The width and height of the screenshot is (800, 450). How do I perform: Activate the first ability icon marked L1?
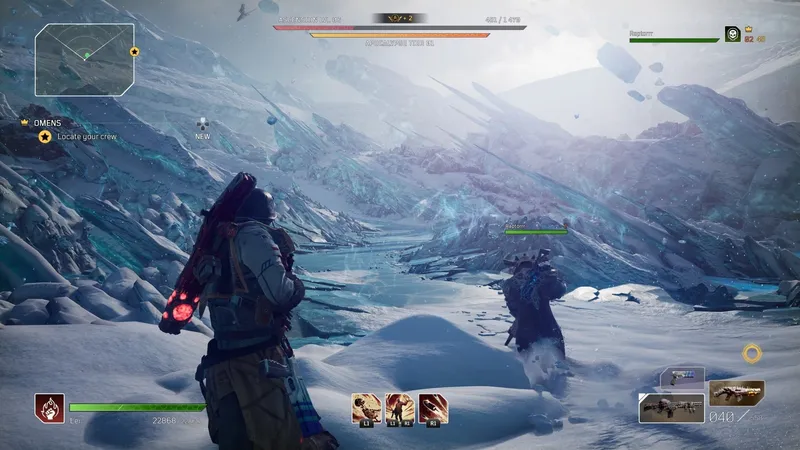(365, 407)
